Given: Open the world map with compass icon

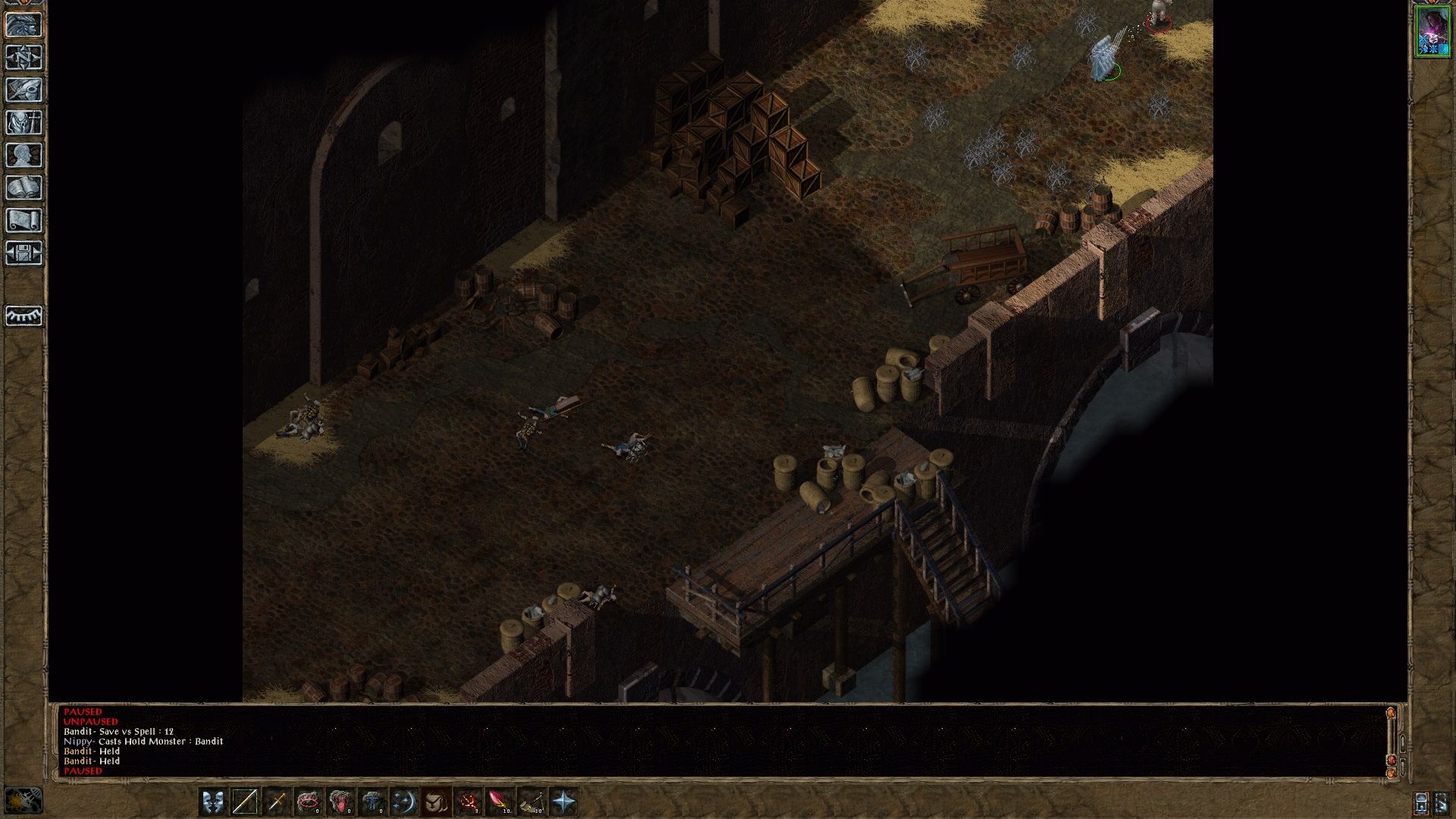Looking at the screenshot, I should (24, 58).
